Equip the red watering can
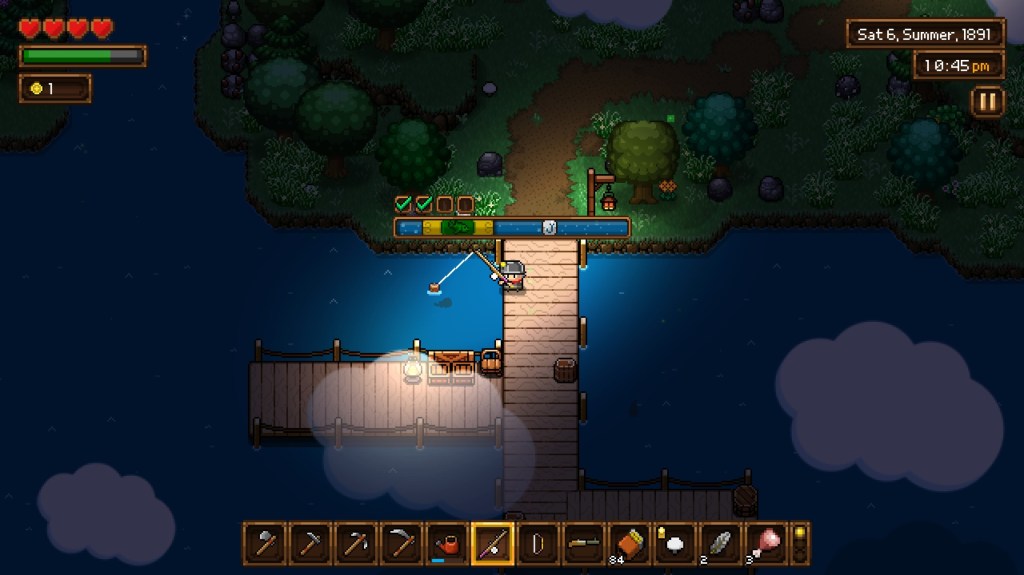The image size is (1024, 575). pyautogui.click(x=447, y=543)
